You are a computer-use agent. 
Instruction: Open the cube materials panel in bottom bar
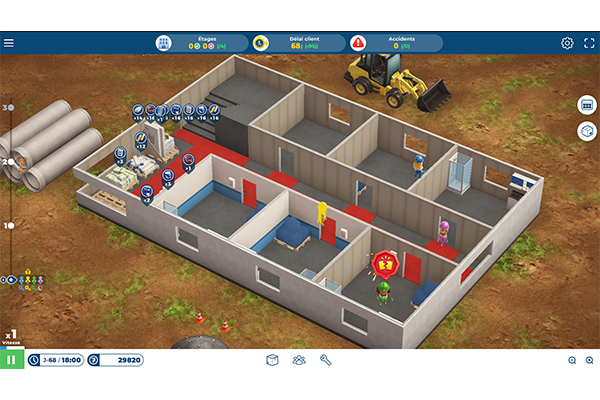pyautogui.click(x=272, y=360)
